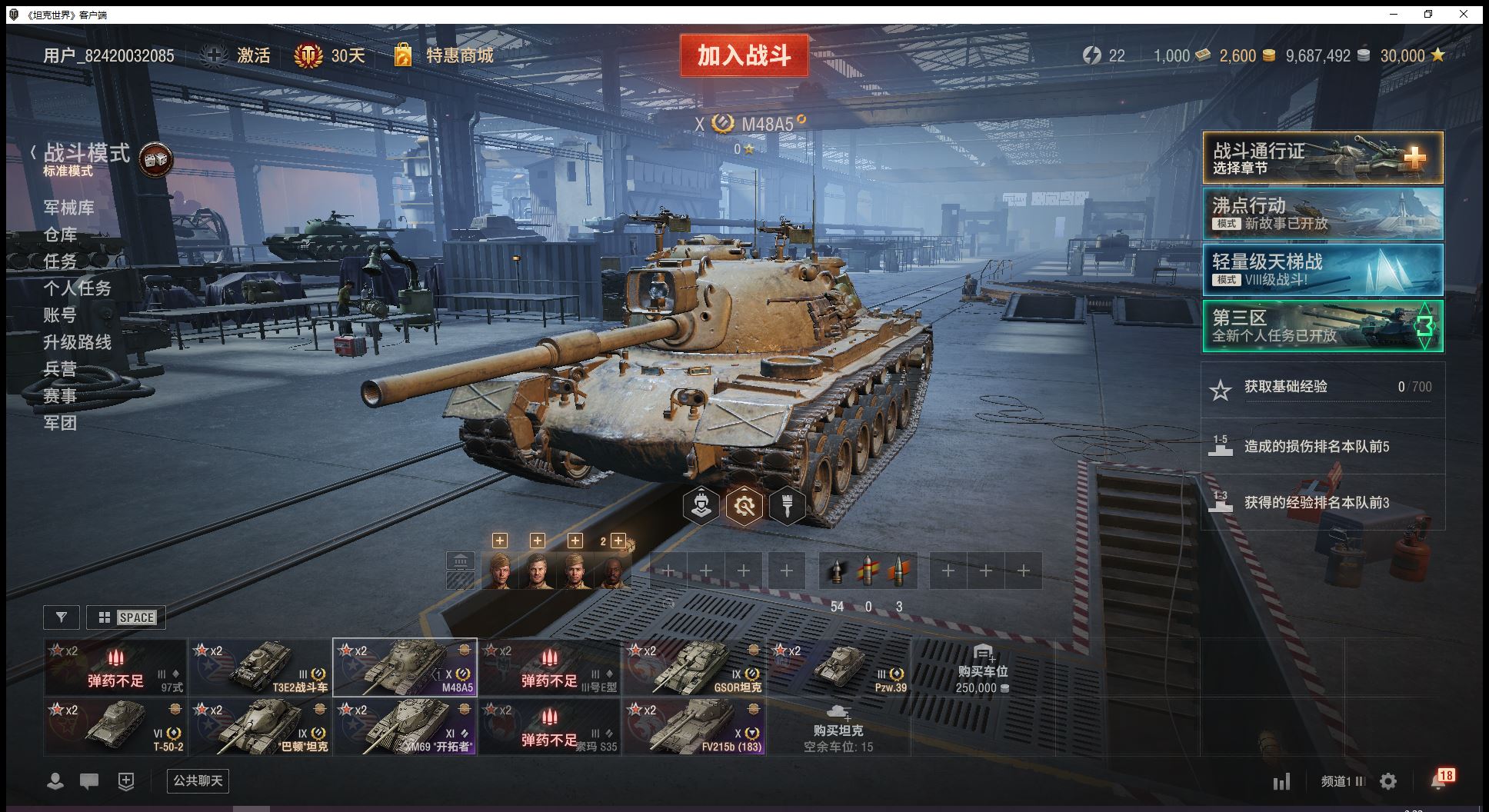Viewport: 1489px width, 812px height.
Task: Click the red 加入战斗 battle button
Action: [x=744, y=55]
